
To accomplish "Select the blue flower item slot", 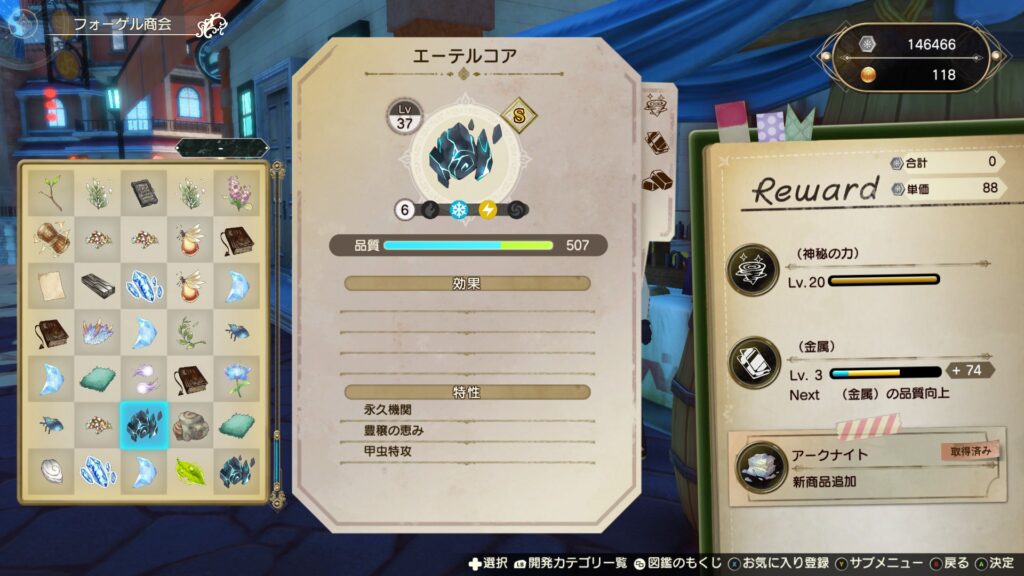I will point(237,379).
